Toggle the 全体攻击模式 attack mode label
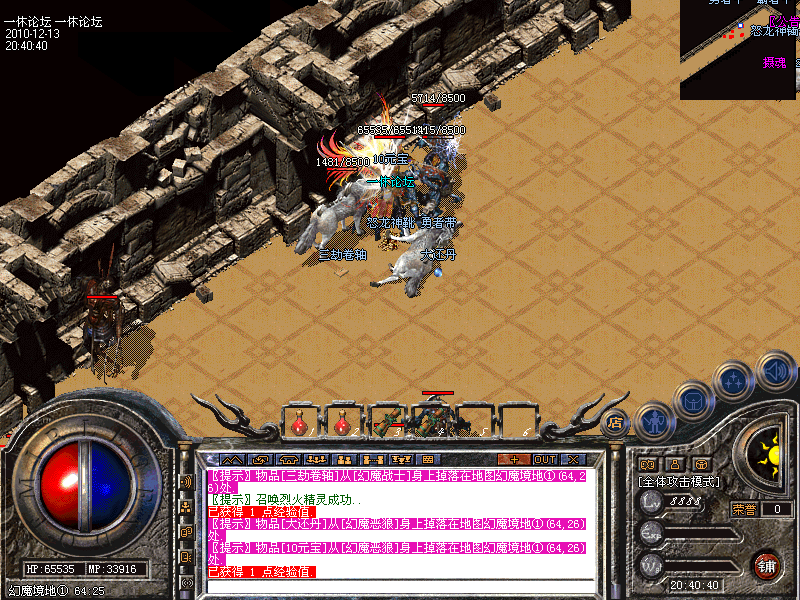 (x=679, y=481)
